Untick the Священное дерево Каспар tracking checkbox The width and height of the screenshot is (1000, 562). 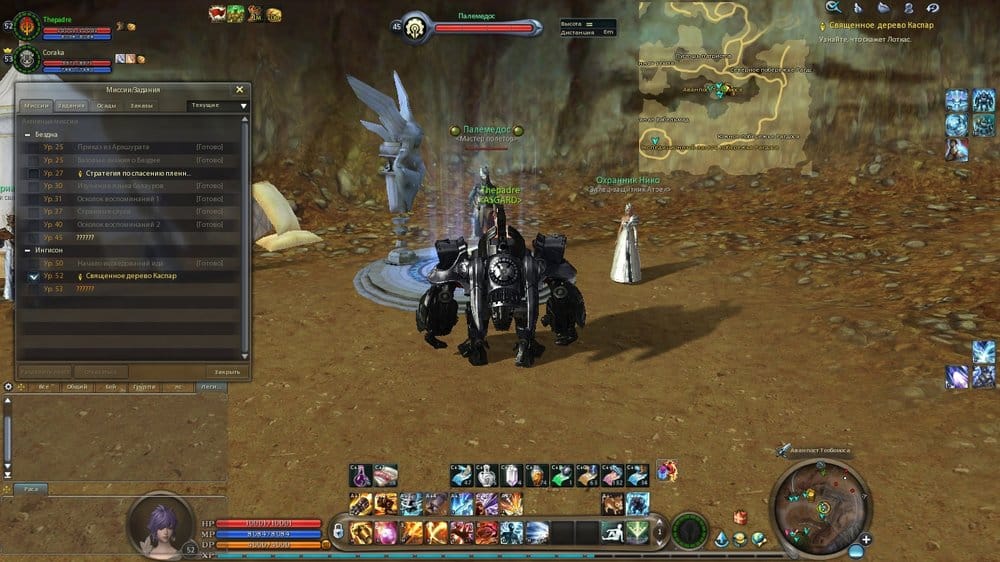tap(34, 276)
